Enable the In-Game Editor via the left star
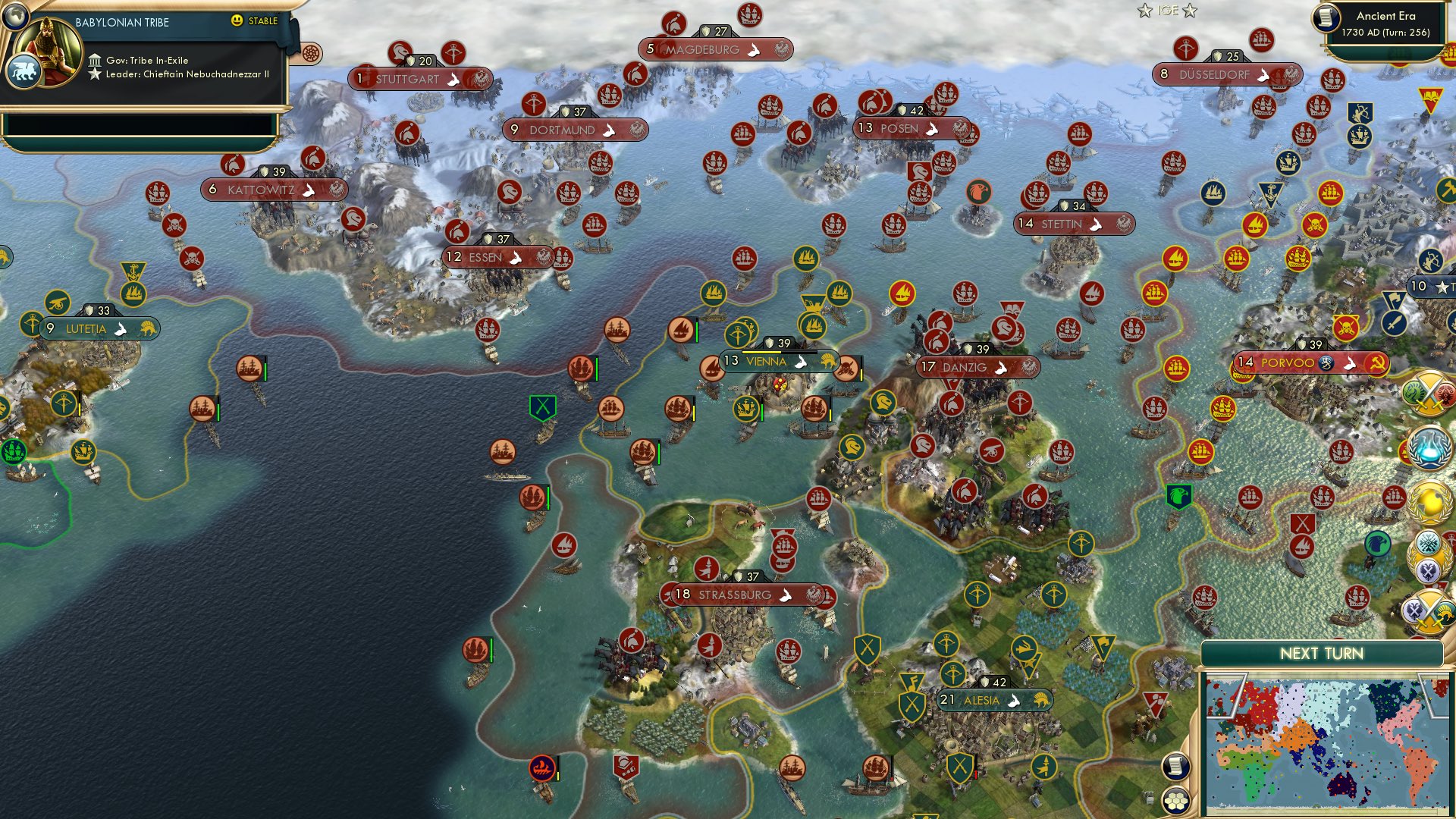Screen dimensions: 1456x819 tap(1145, 11)
